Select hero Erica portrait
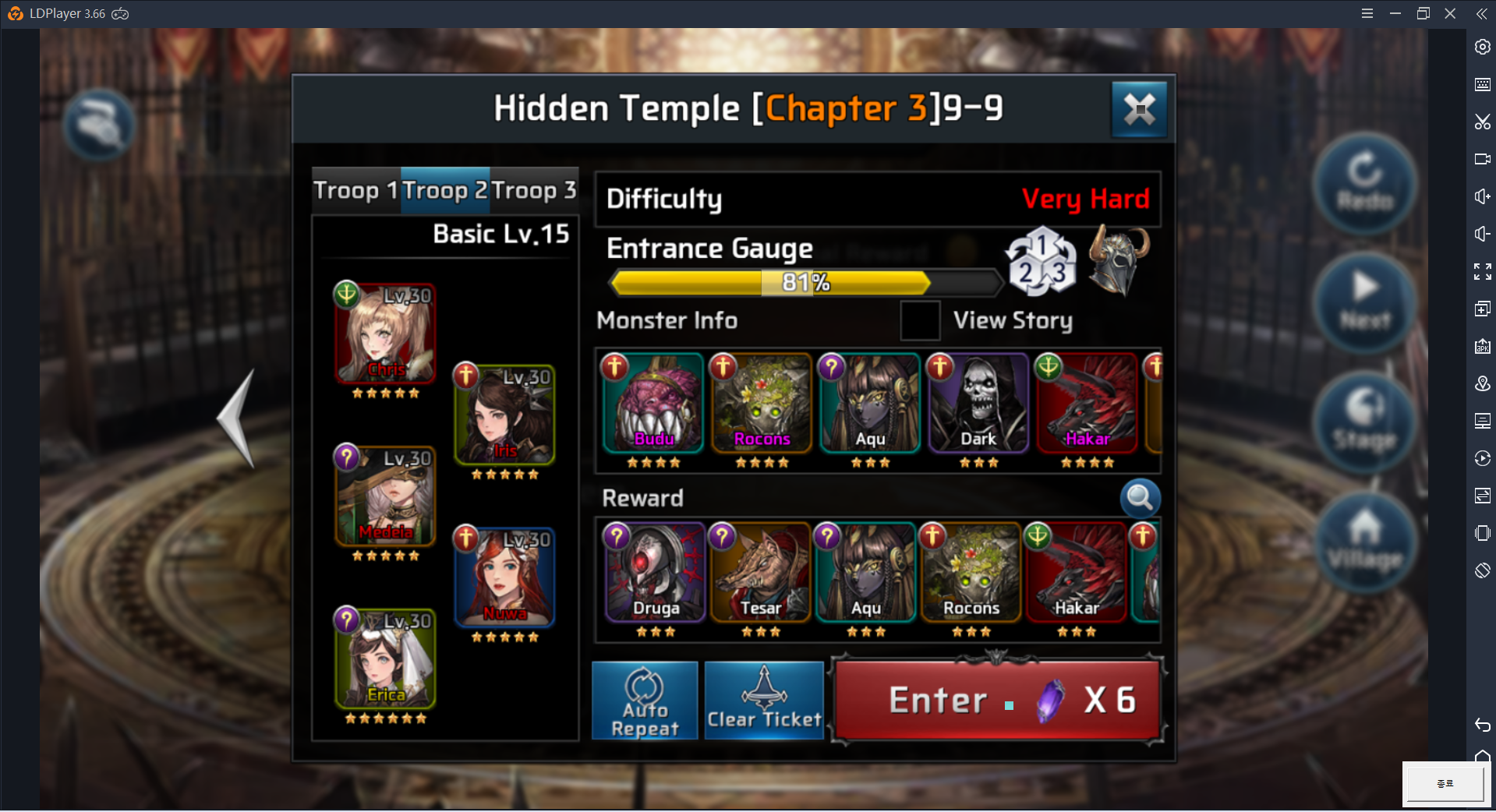Viewport: 1496px width, 812px height. 386,658
